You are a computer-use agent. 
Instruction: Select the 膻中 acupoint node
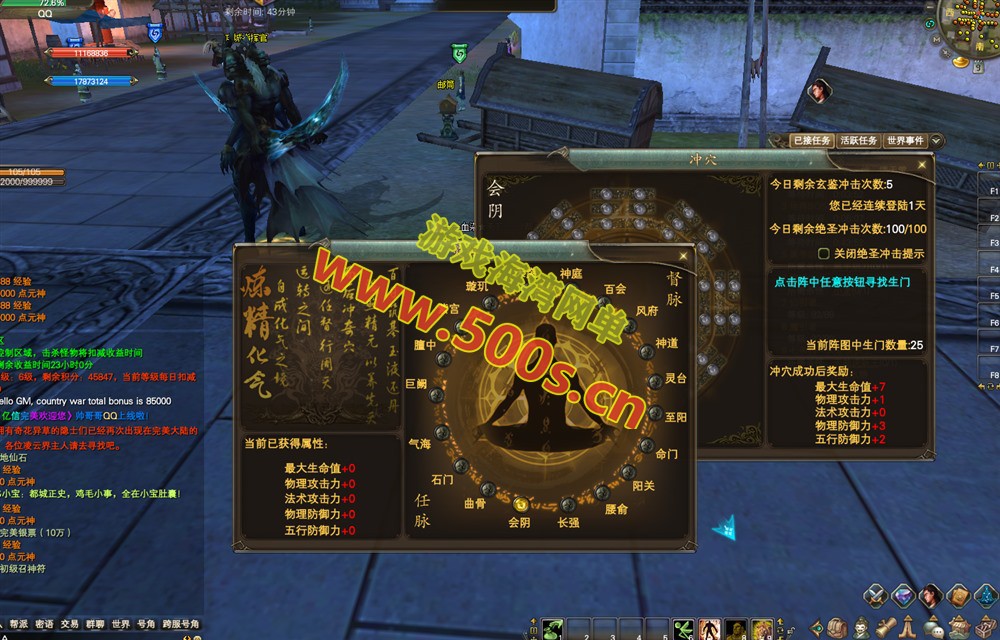[444, 358]
